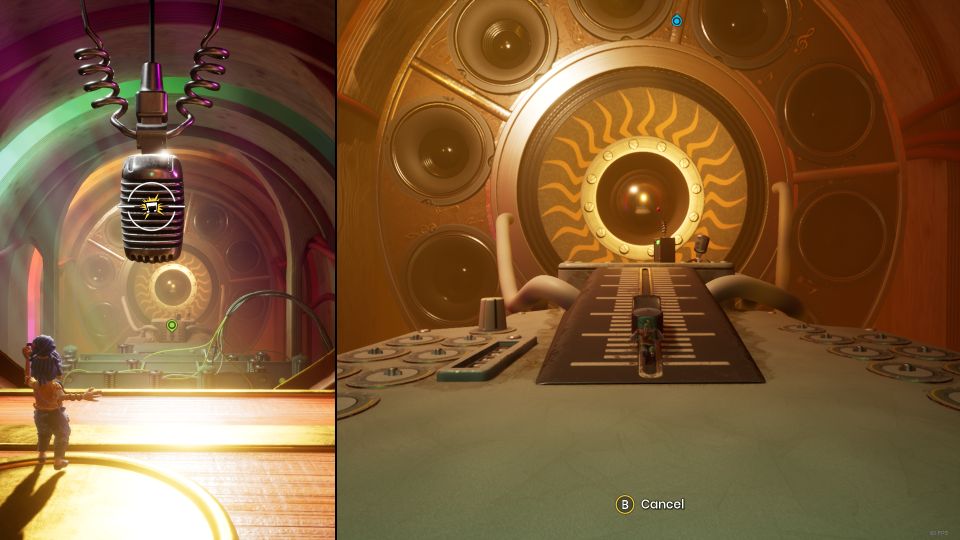Click the blue player location marker
This screenshot has width=960, height=540.
pyautogui.click(x=677, y=20)
